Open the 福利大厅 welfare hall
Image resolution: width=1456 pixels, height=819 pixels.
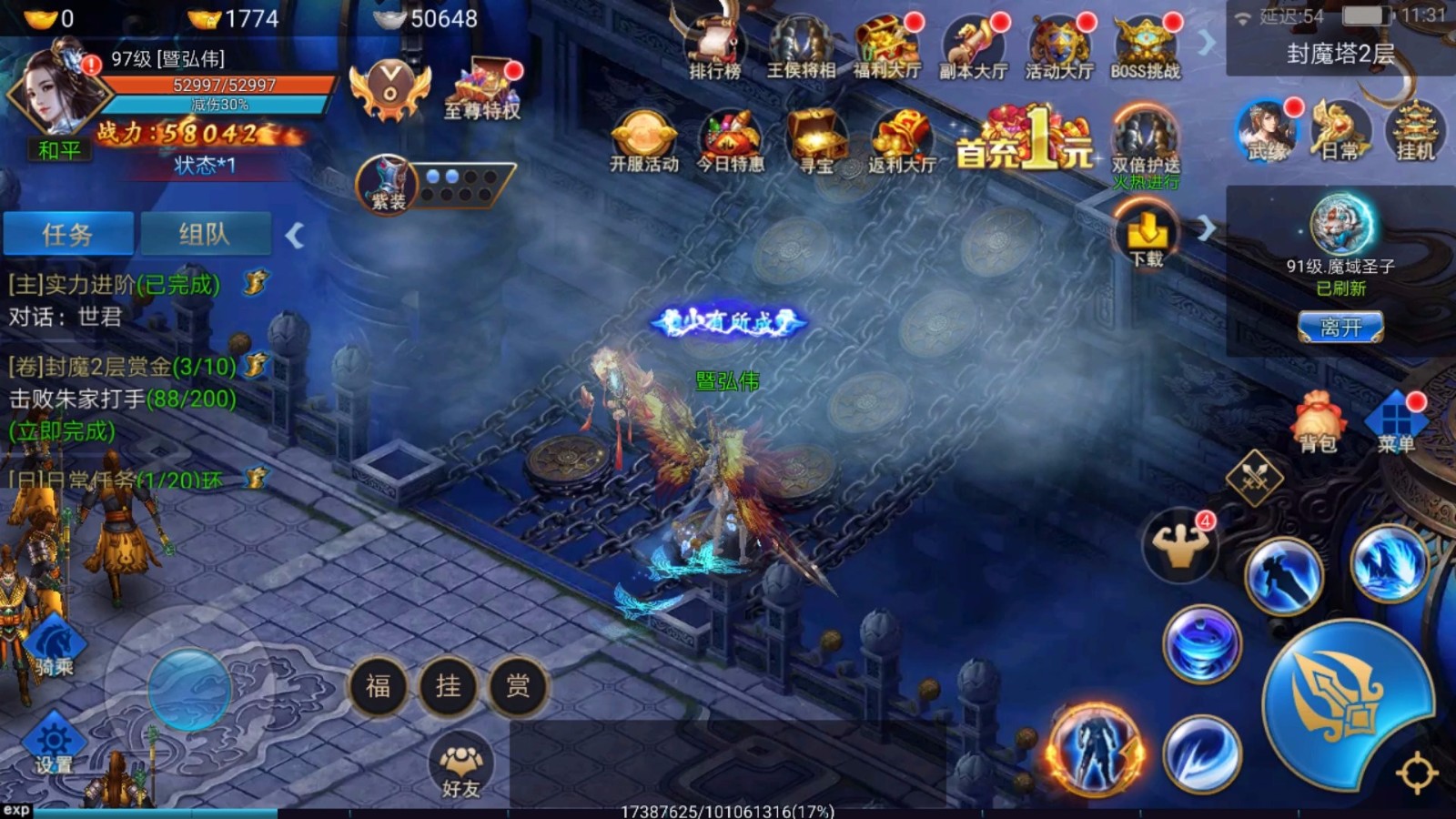click(x=886, y=45)
